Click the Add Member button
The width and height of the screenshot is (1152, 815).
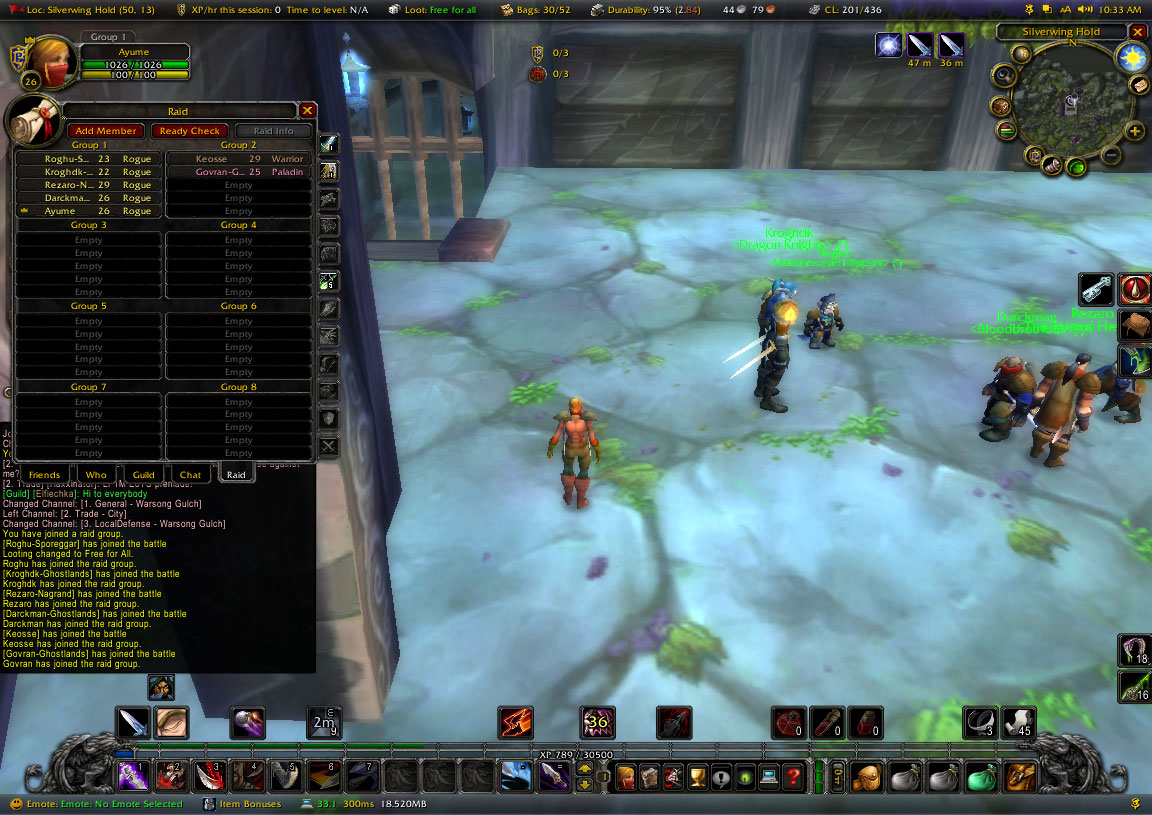click(106, 131)
